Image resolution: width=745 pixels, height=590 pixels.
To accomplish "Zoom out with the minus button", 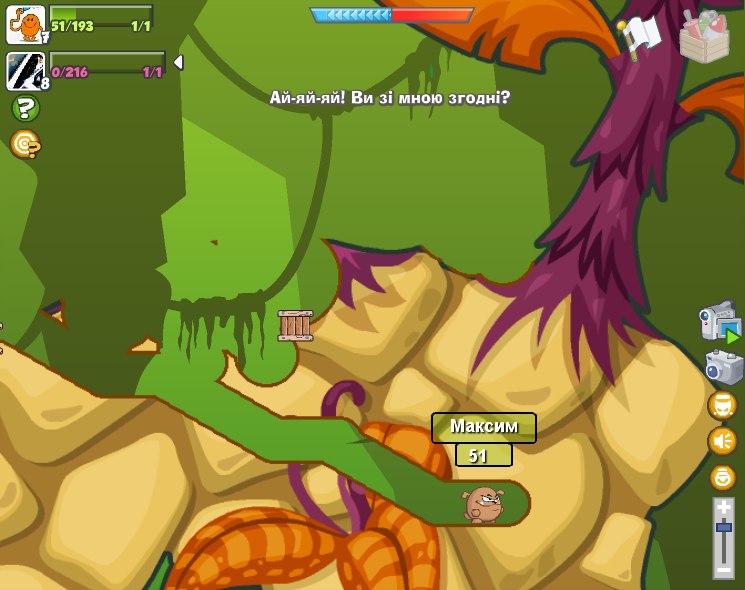I will pos(723,568).
